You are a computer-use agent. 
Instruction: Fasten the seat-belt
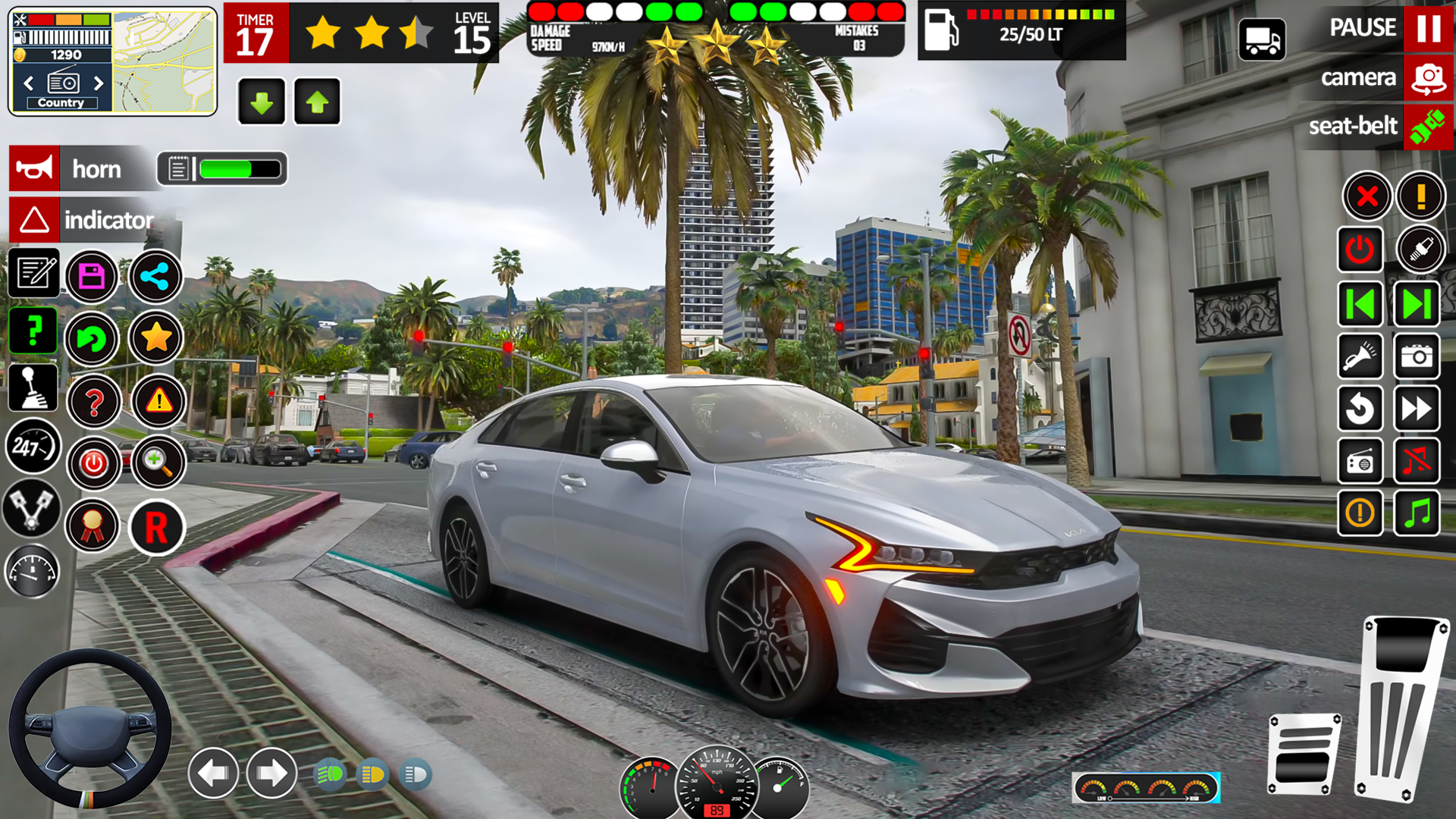pos(1428,127)
